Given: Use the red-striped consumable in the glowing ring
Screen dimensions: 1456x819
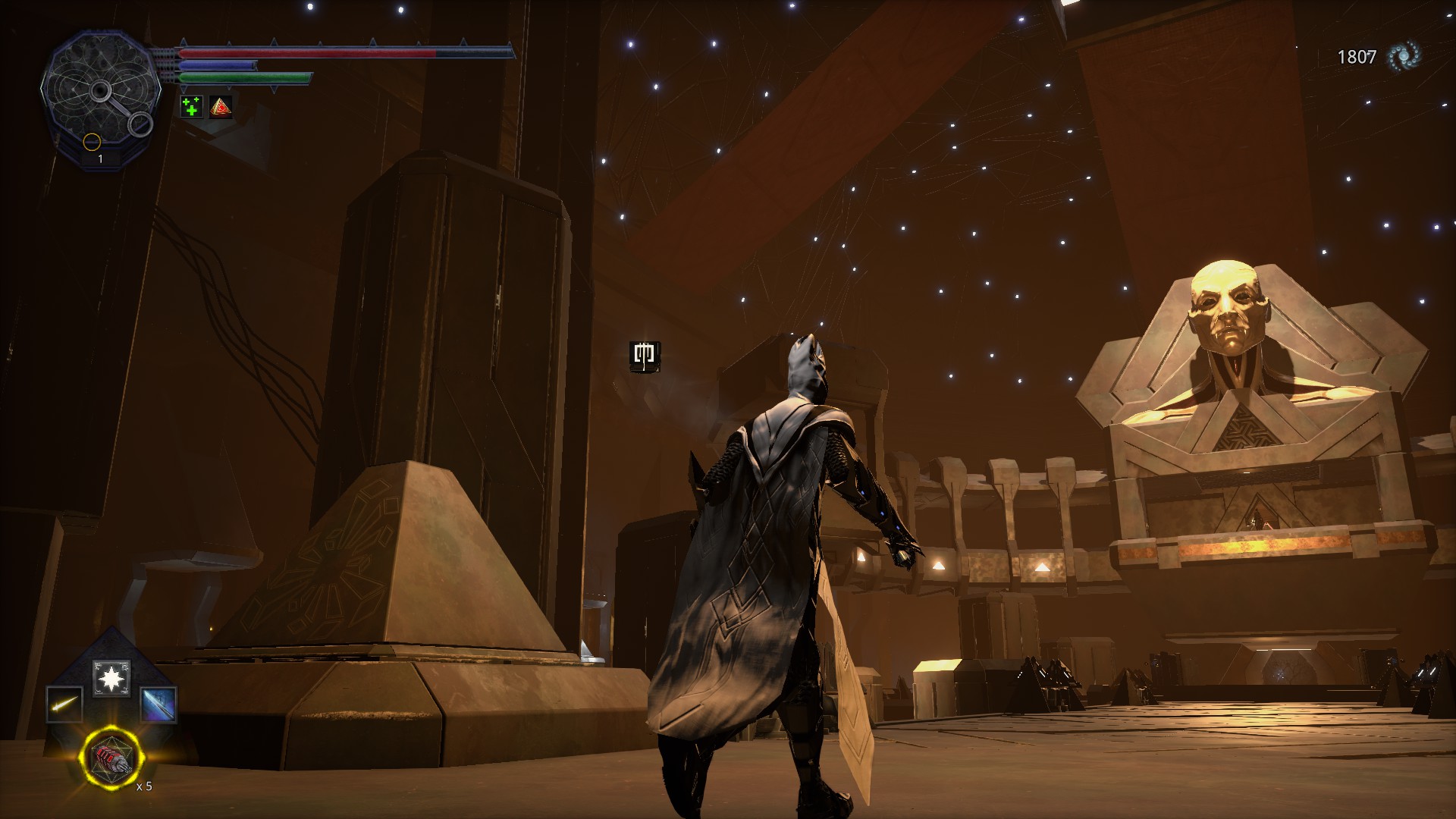Looking at the screenshot, I should pyautogui.click(x=111, y=759).
